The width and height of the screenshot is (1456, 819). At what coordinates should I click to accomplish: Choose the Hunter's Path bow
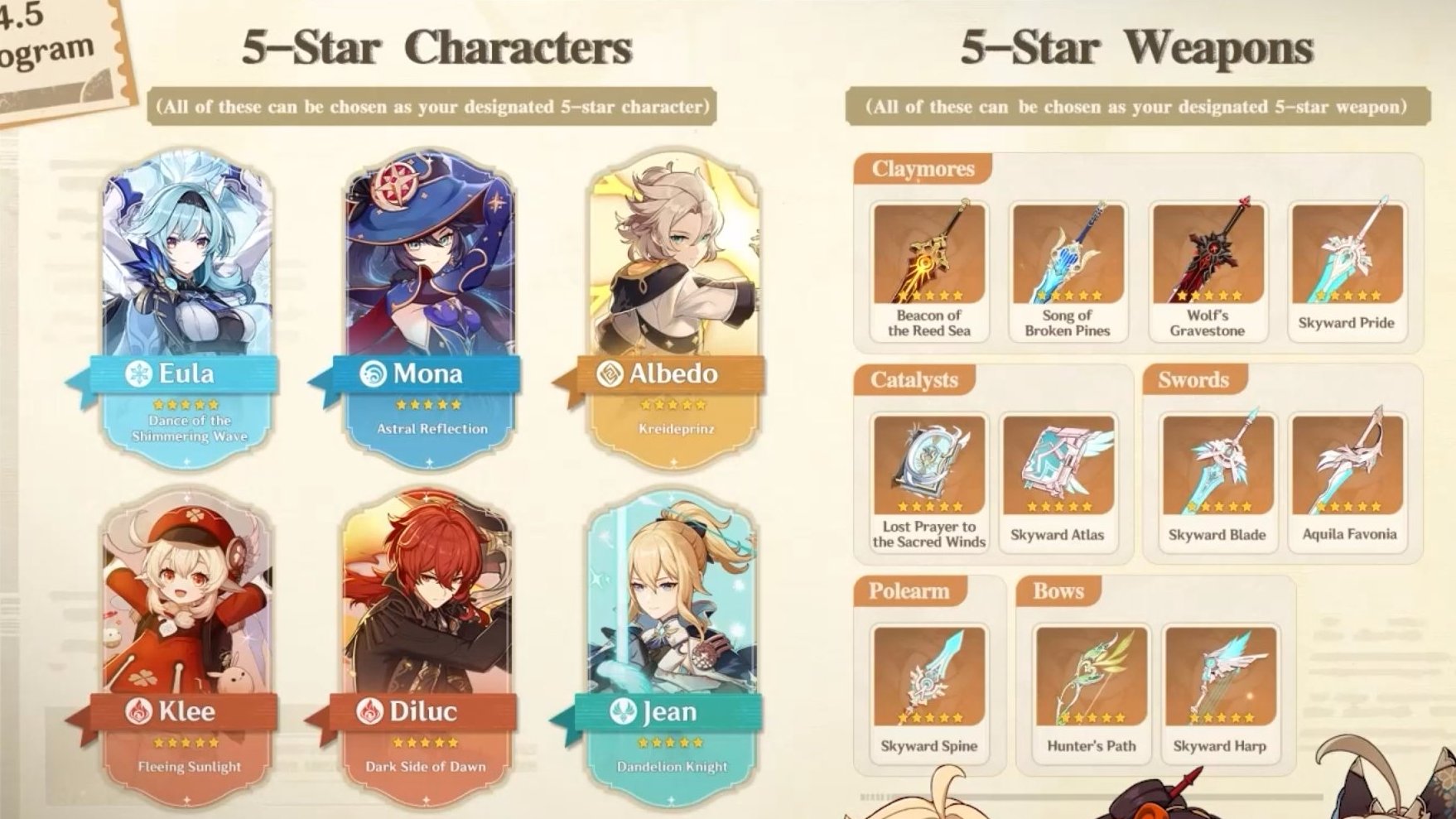click(1091, 691)
